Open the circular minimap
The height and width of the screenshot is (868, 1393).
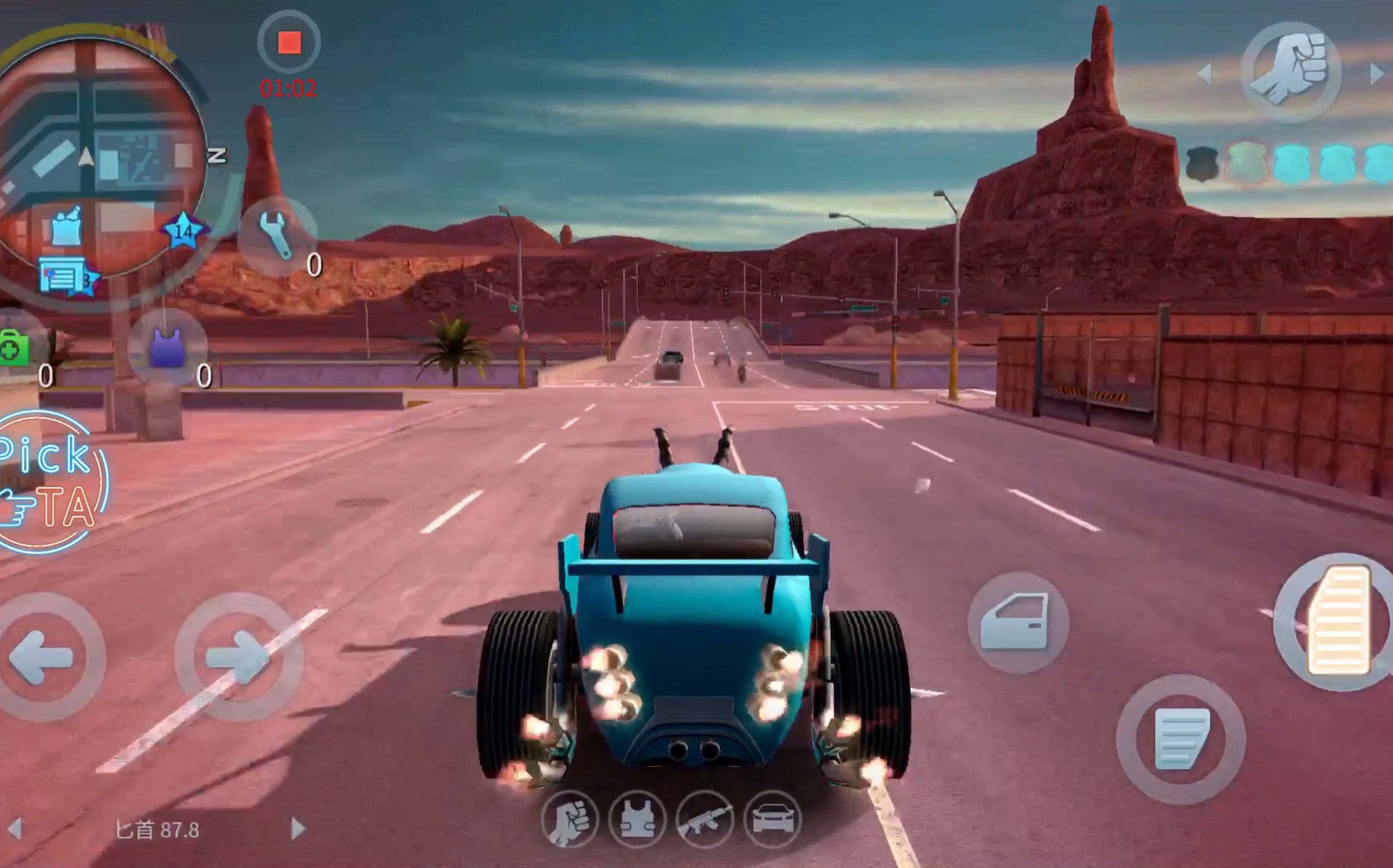97,161
